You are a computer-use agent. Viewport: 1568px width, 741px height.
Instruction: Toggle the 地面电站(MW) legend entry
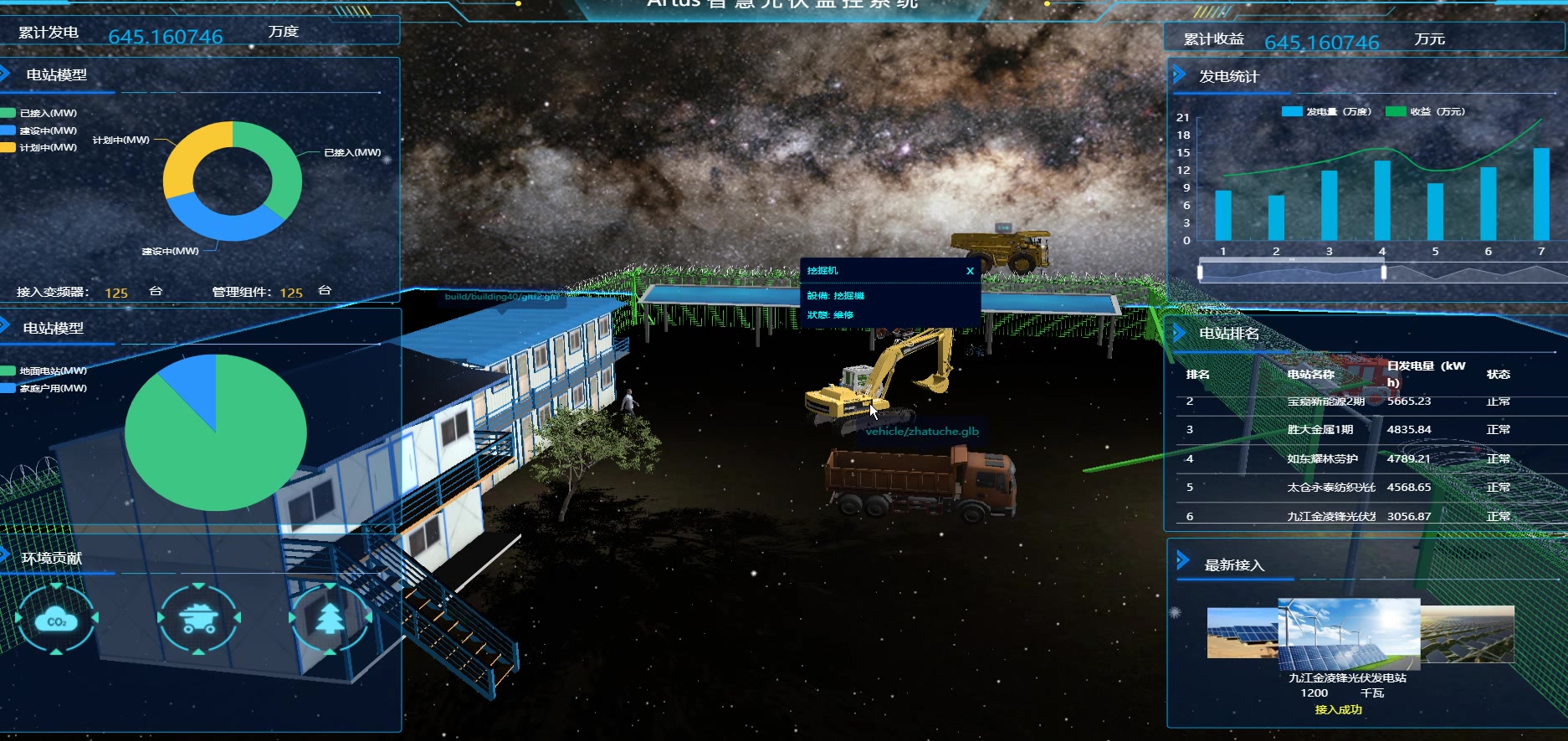tap(44, 370)
